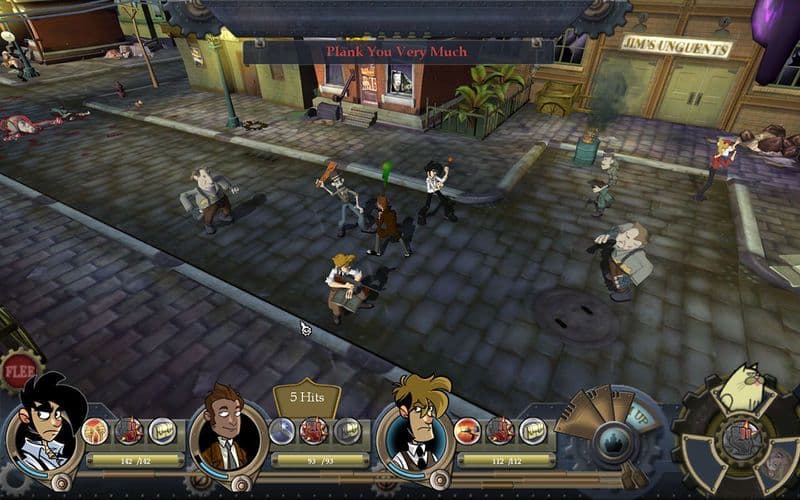Use Tycho's red fist attack icon
The width and height of the screenshot is (800, 500).
[x=314, y=431]
